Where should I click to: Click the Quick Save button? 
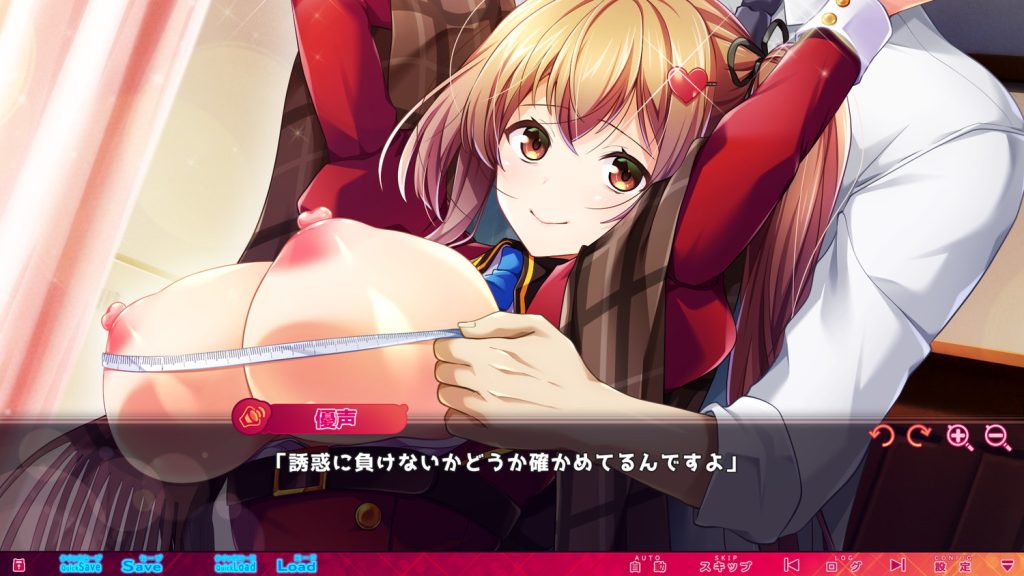(x=80, y=564)
